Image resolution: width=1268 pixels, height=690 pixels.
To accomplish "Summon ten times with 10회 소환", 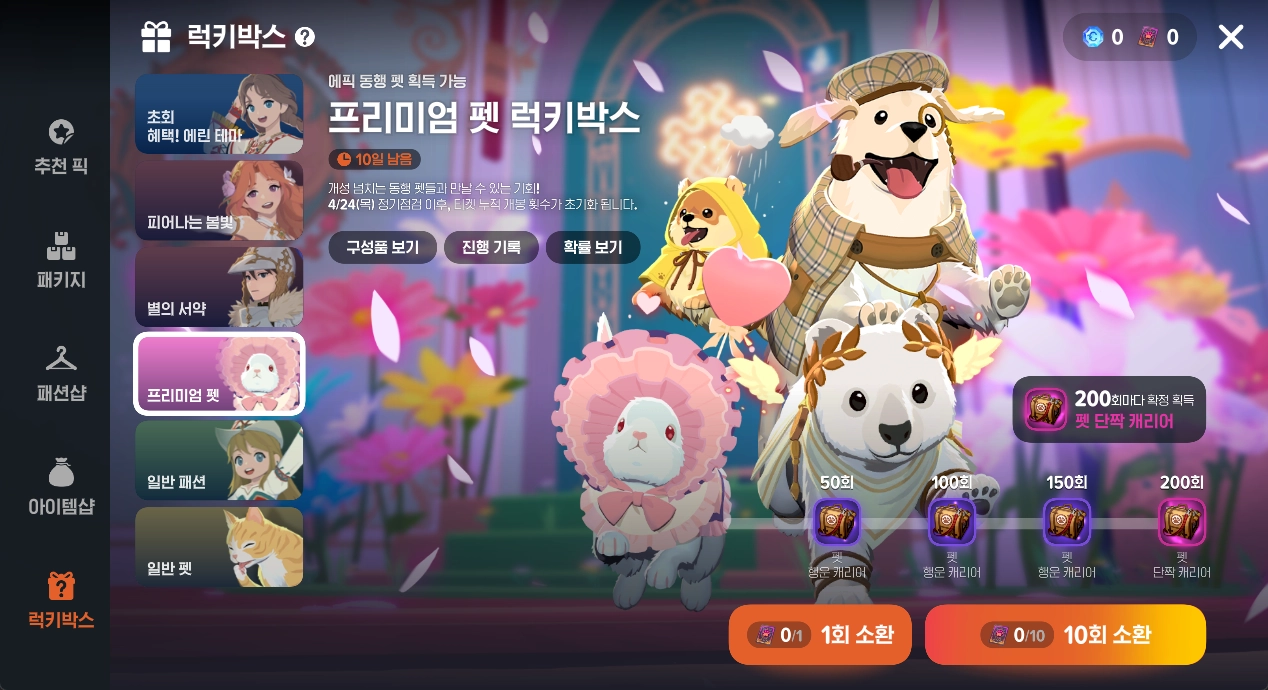I will tap(1065, 634).
